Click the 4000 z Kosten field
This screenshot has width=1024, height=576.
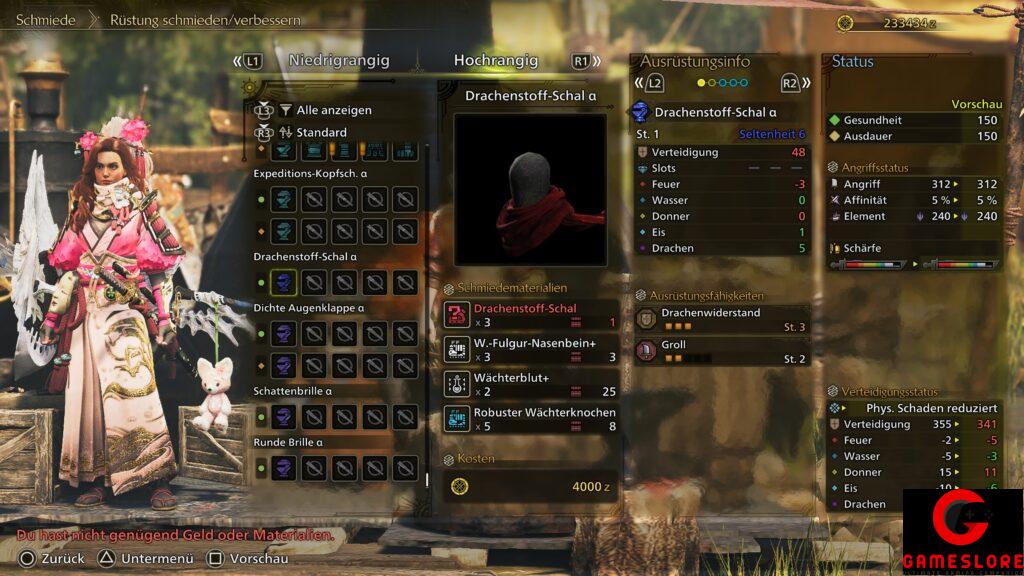coord(530,487)
